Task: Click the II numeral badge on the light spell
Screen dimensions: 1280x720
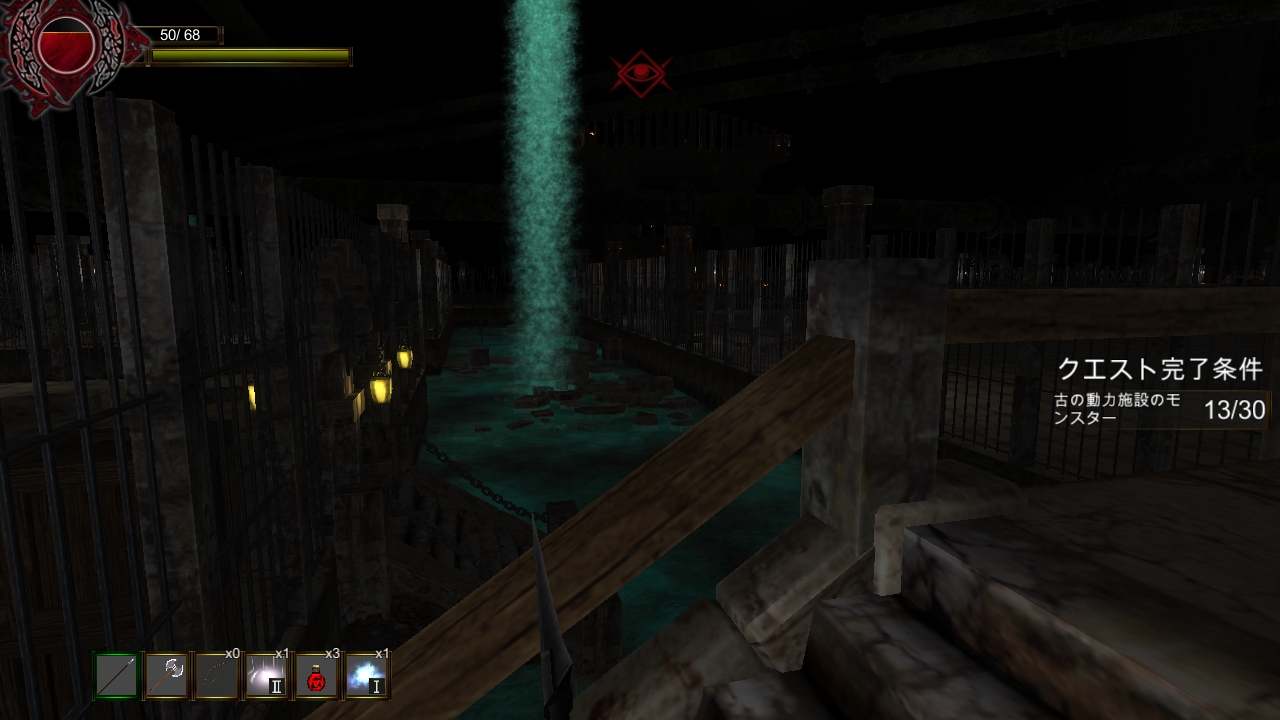Action: point(277,686)
